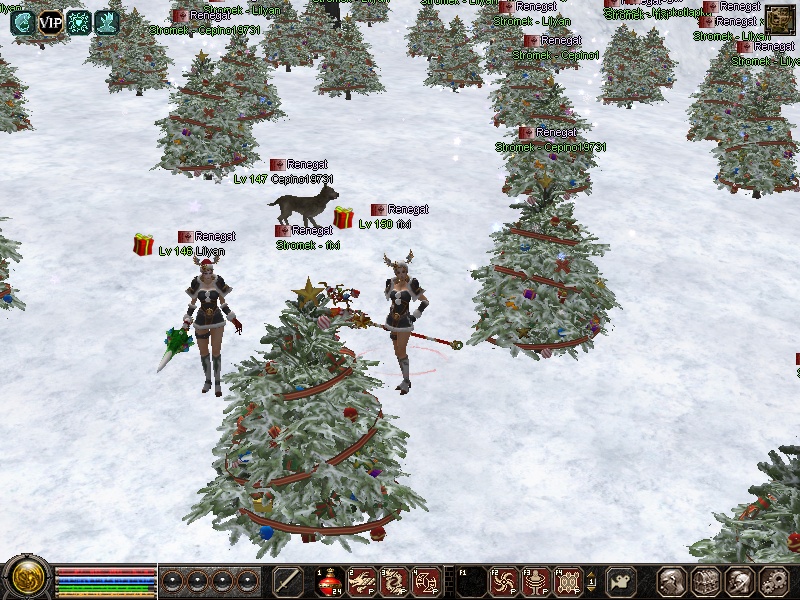
Task: Select the glowing shield buff icon
Action: (x=78, y=22)
